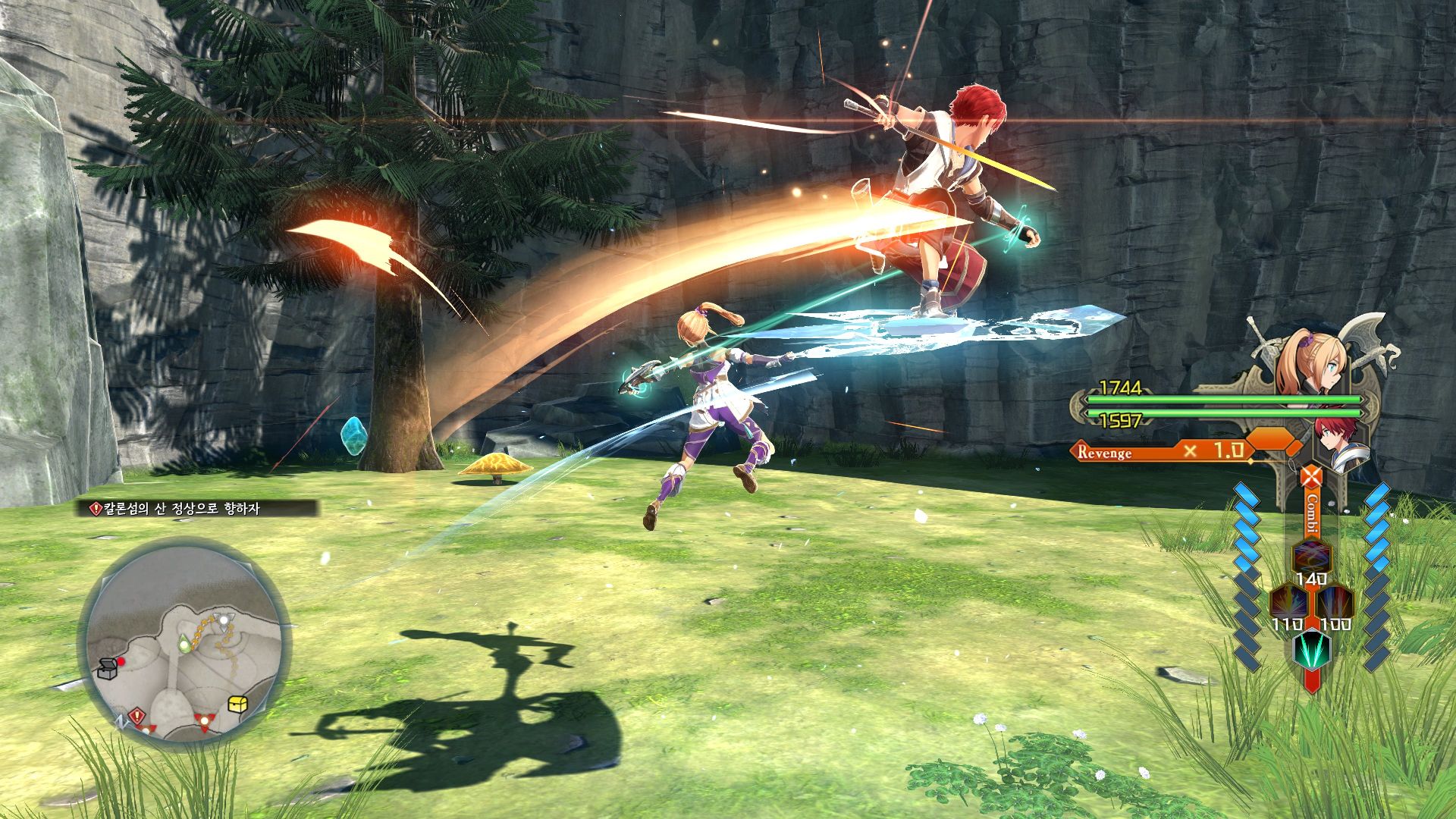The image size is (1456, 819).
Task: Click the white destination marker on minimap
Action: [224, 620]
